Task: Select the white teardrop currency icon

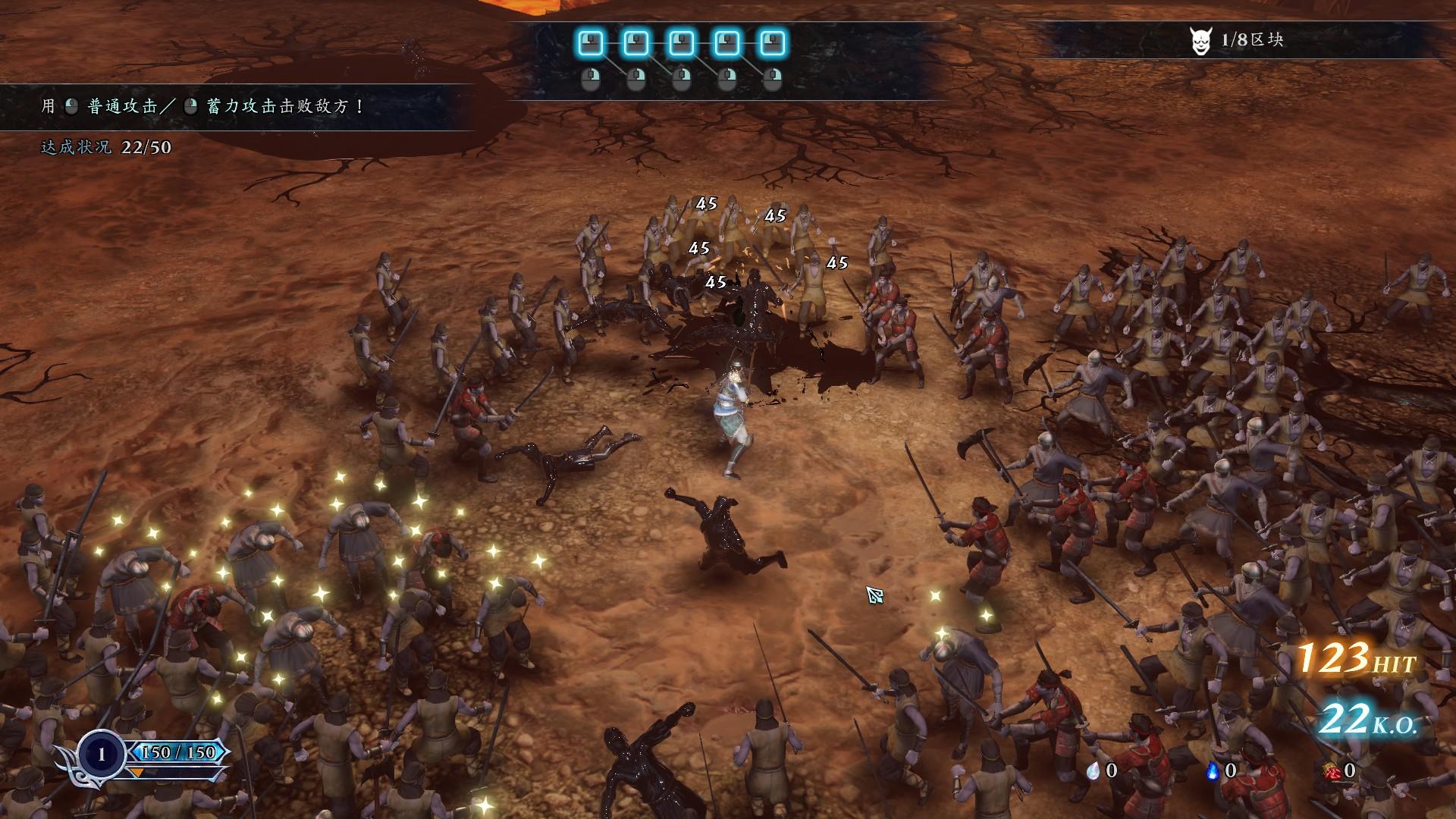Action: click(1093, 771)
